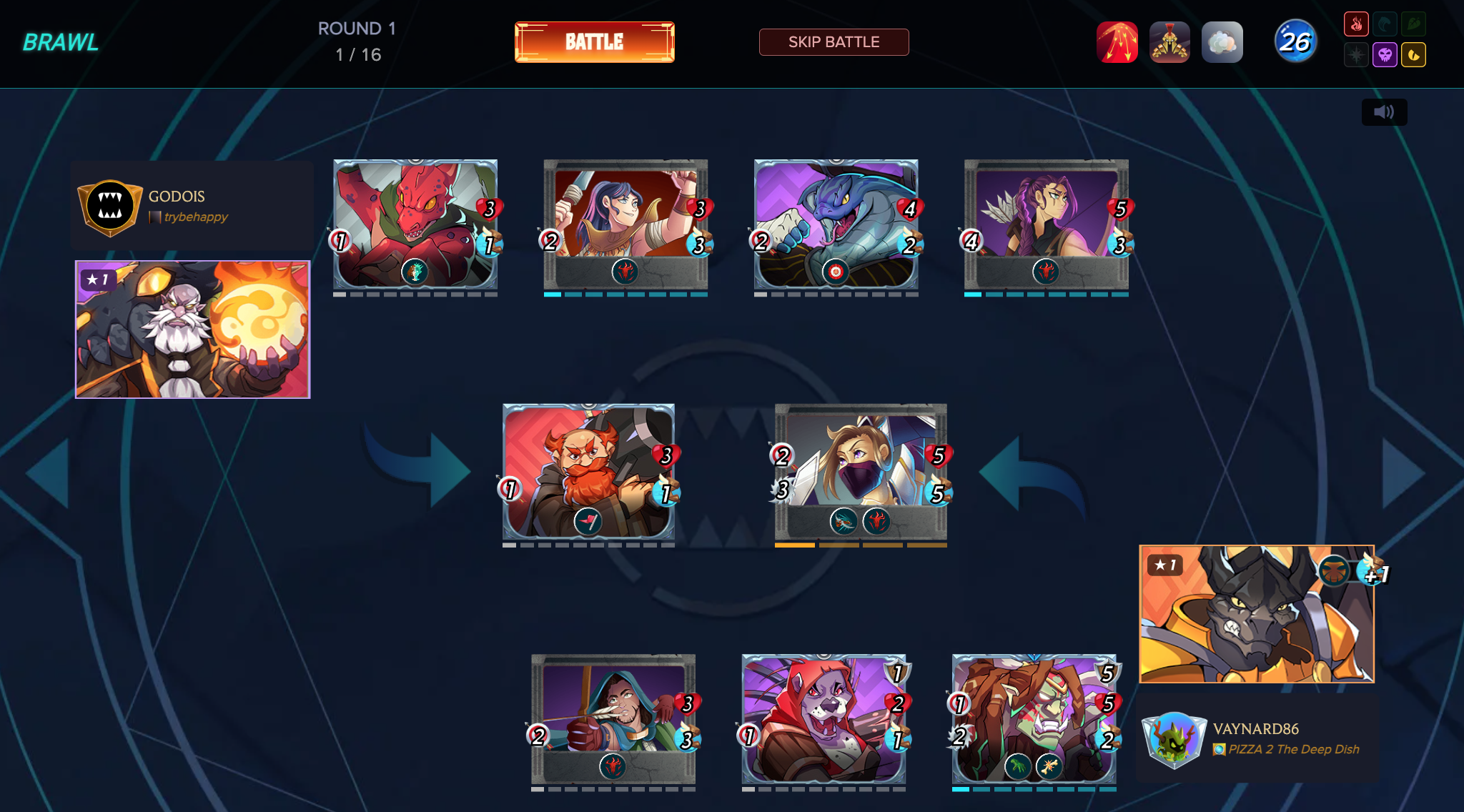The width and height of the screenshot is (1464, 812).
Task: Select the red meteor ruleset icon
Action: tap(1117, 42)
